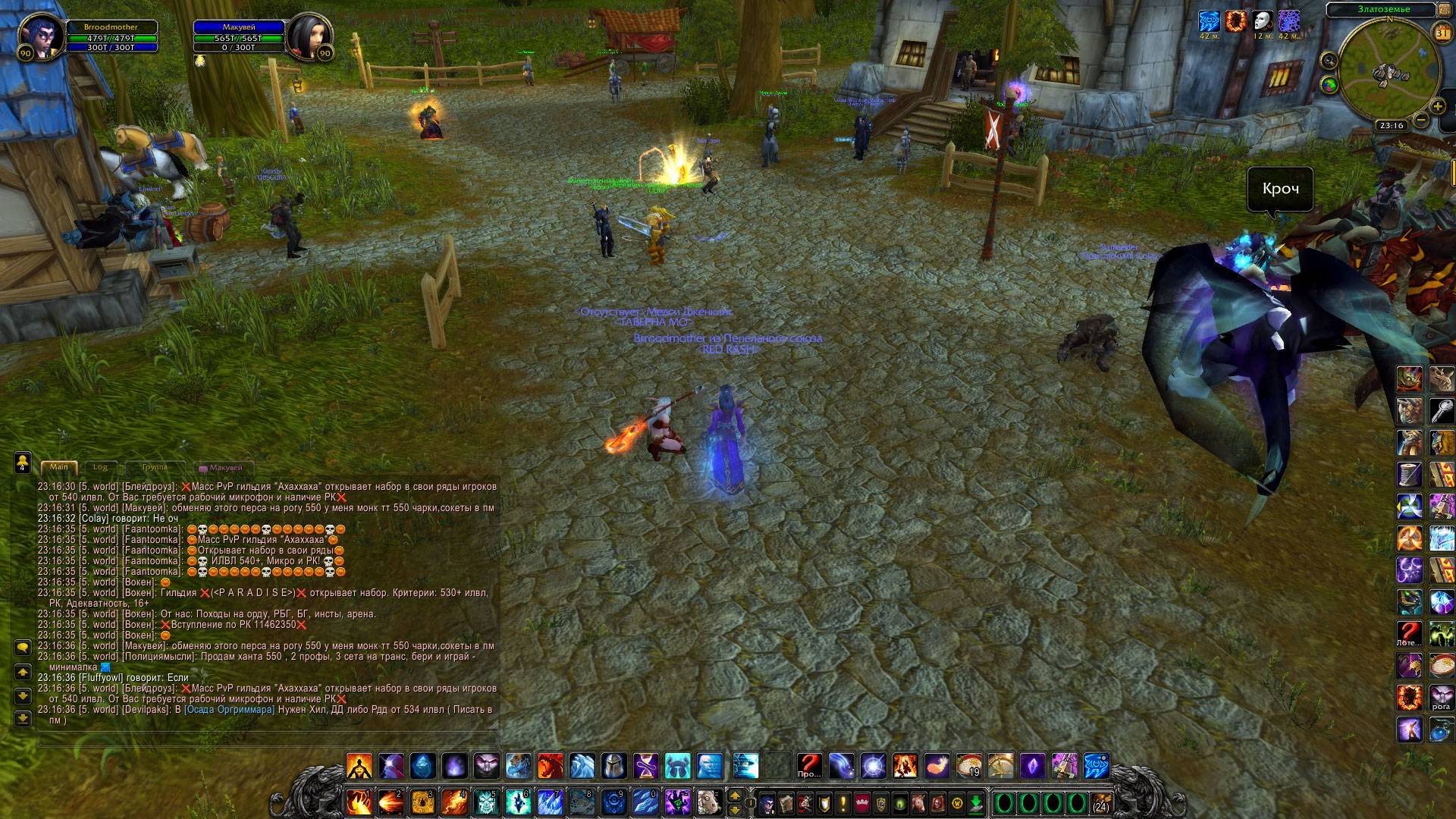
Task: Zoom in on the minimap
Action: coord(1436,105)
